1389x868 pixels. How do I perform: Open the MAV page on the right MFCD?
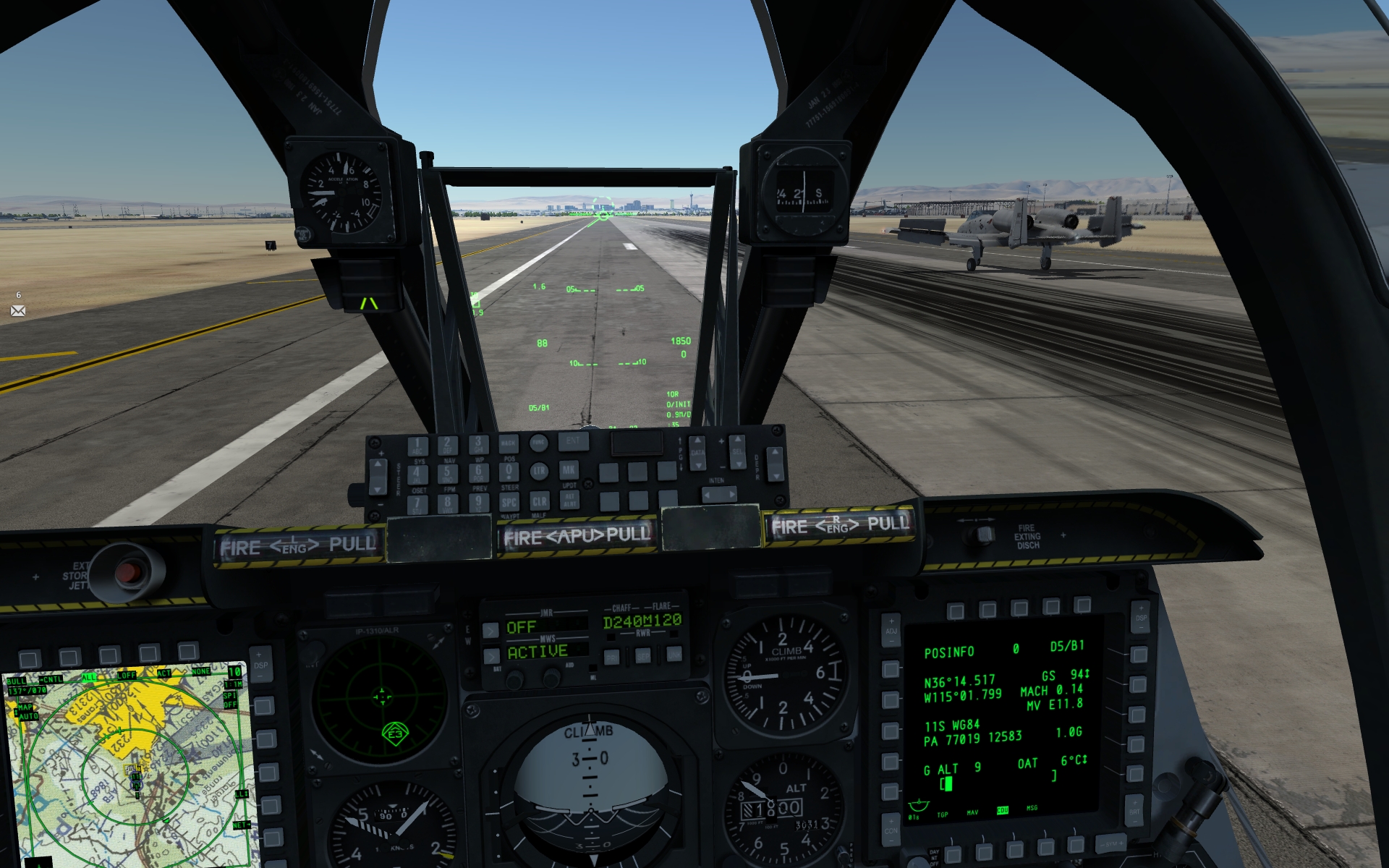[x=985, y=854]
